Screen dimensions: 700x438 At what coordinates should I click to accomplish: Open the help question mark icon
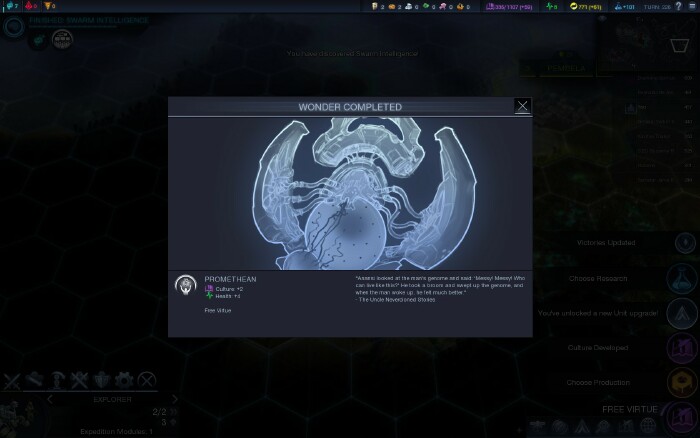click(676, 7)
